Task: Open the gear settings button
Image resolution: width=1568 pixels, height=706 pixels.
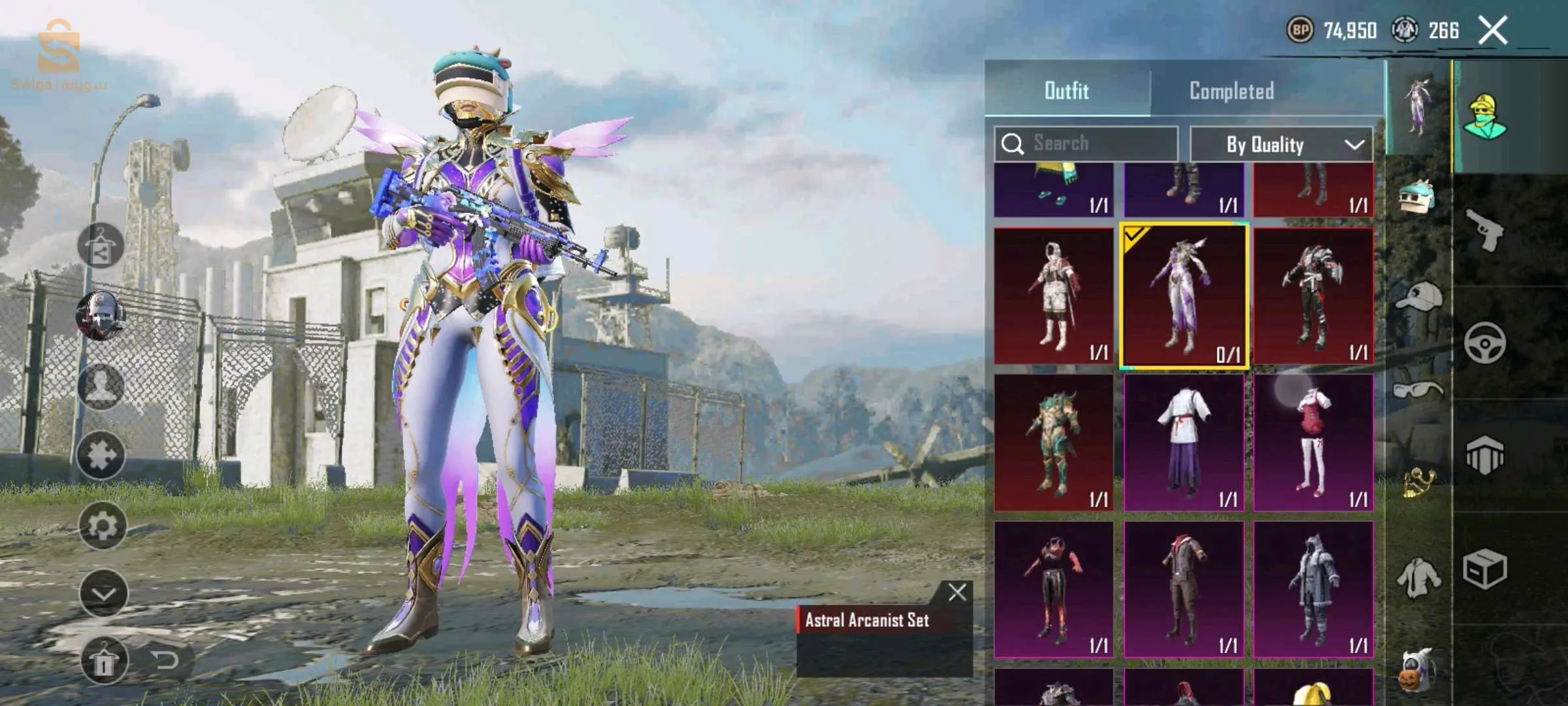Action: [x=103, y=526]
